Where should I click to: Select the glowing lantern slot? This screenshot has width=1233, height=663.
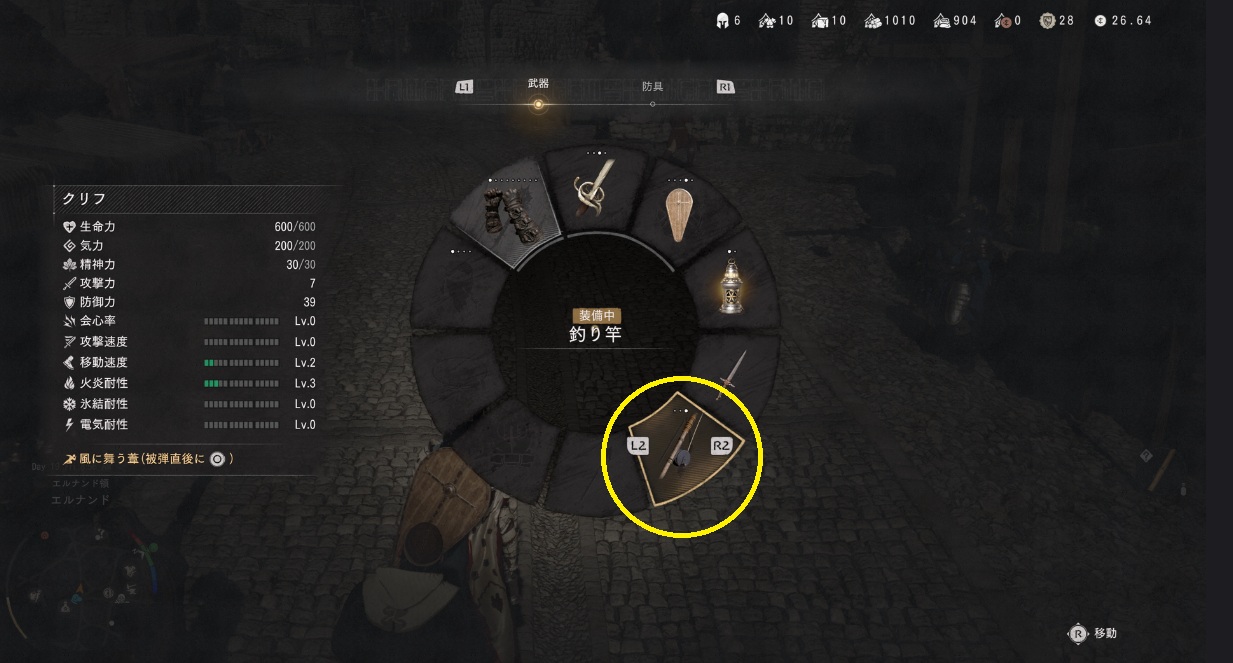(x=732, y=290)
